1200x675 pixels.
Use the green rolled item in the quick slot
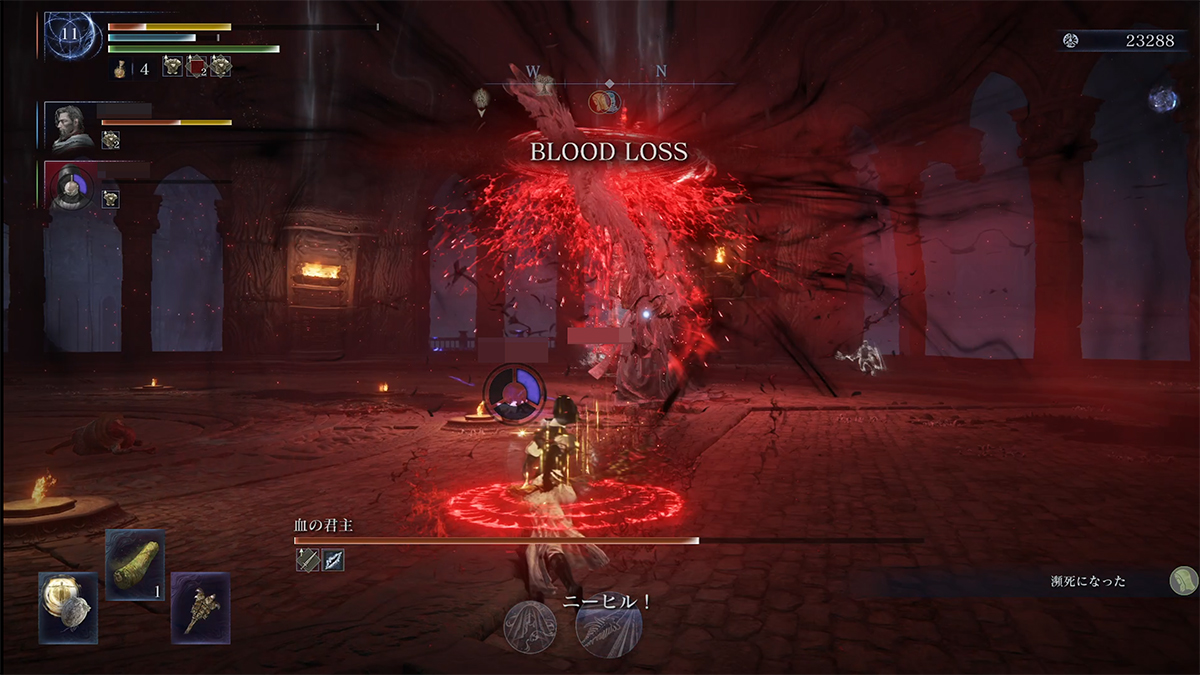click(x=135, y=565)
